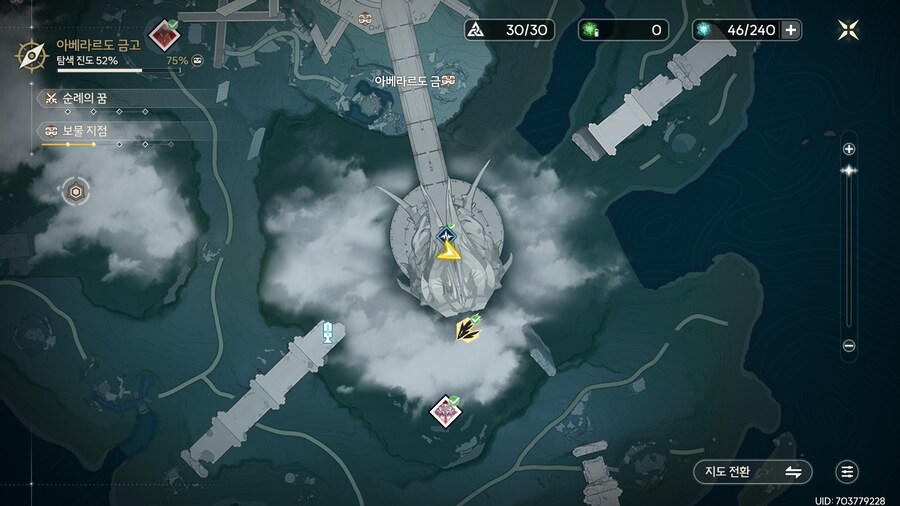900x506 pixels.
Task: Switch maps with the 지도 전환 button
Action: pyautogui.click(x=752, y=472)
